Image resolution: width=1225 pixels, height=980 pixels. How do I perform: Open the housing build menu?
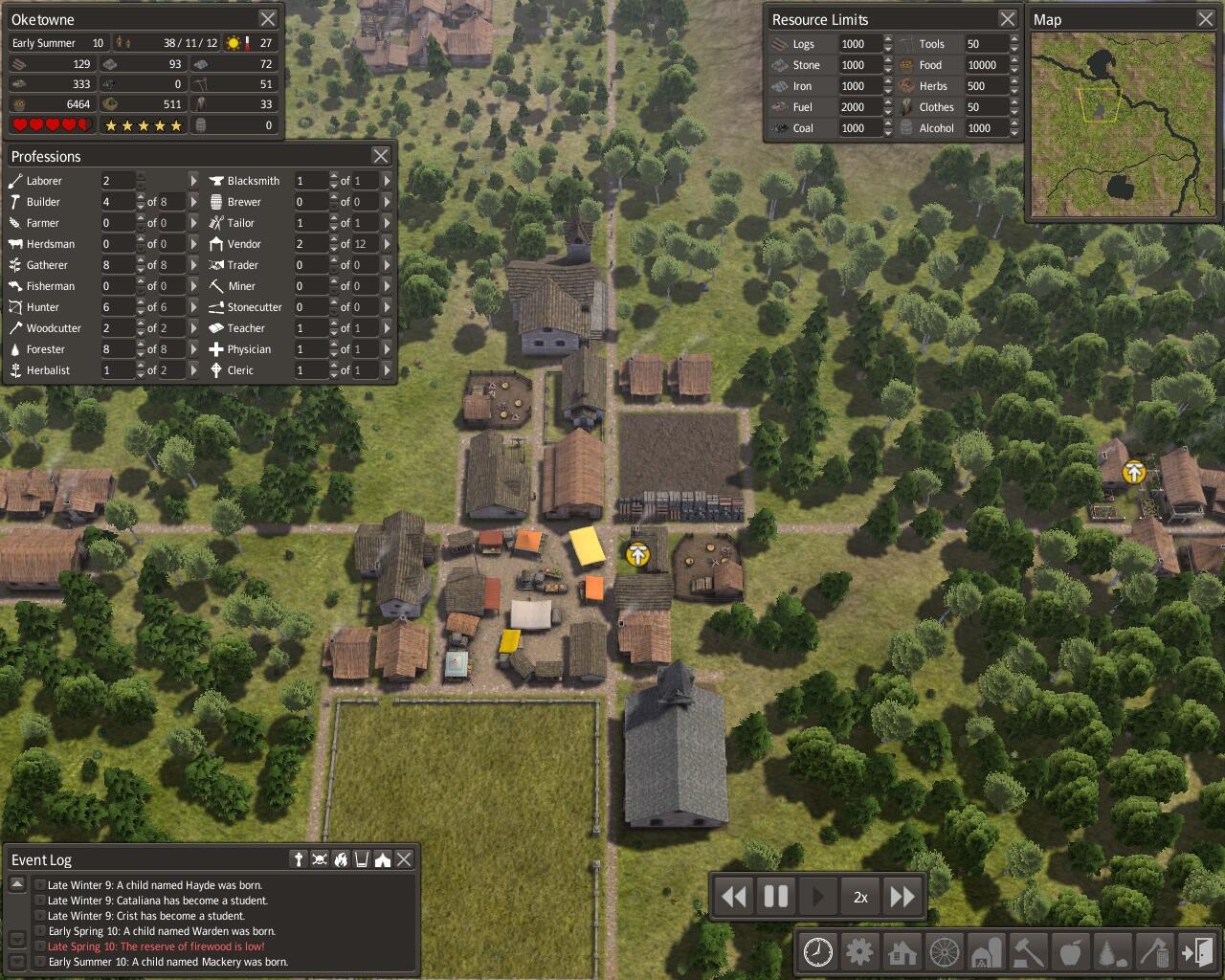902,952
